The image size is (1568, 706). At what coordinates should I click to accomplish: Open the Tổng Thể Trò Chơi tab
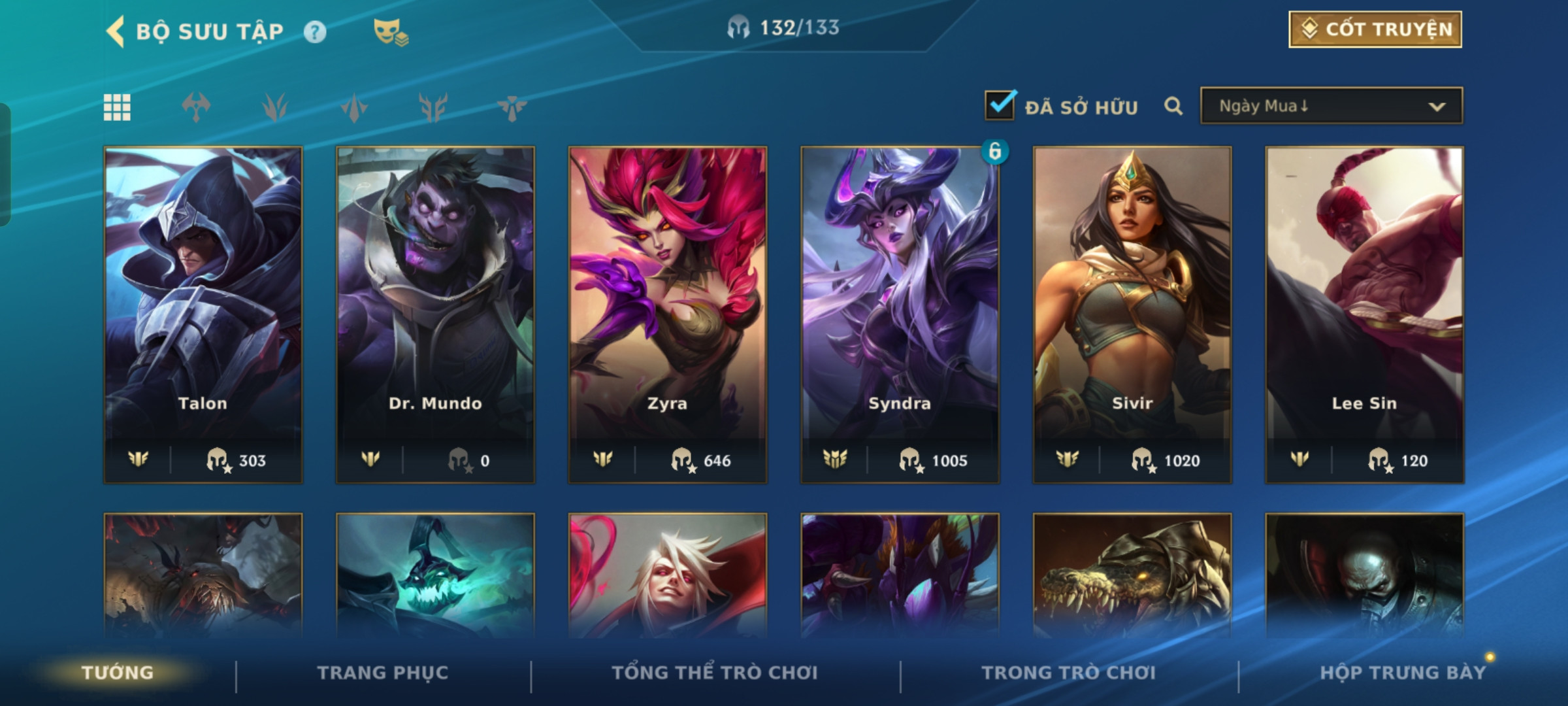click(715, 673)
